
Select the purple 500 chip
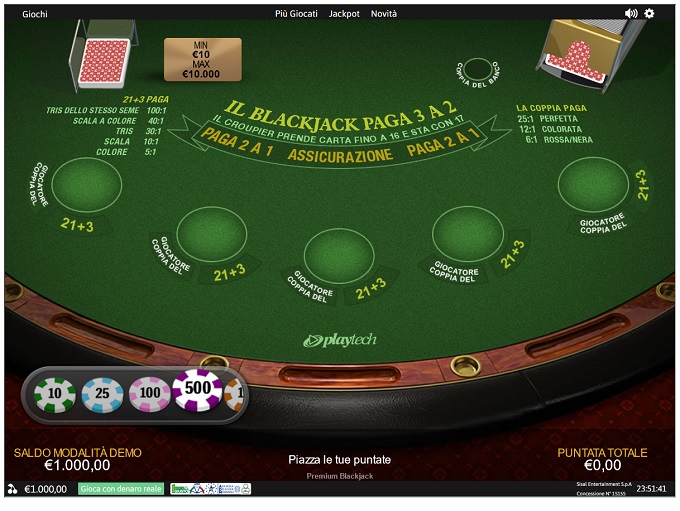click(x=198, y=391)
